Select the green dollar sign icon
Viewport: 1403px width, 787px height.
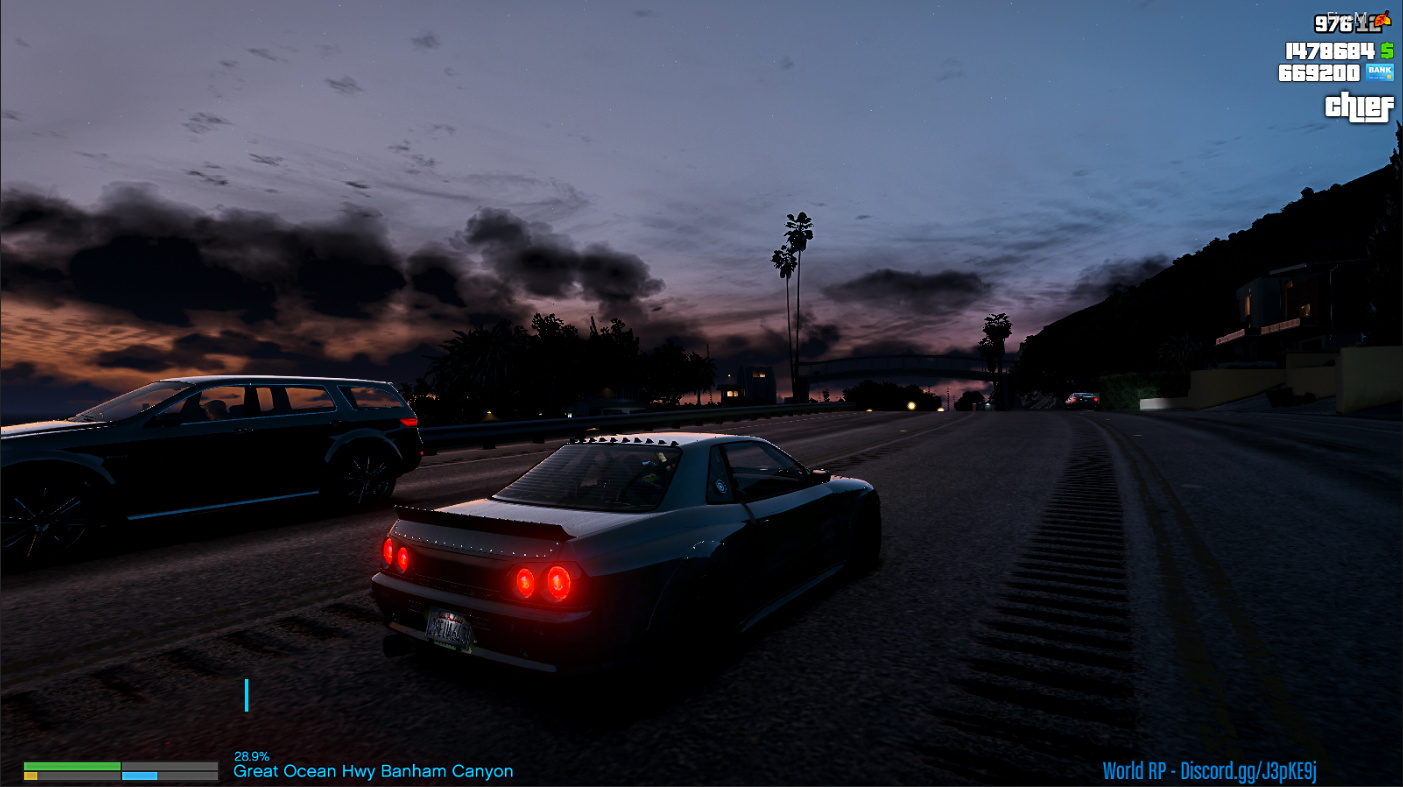(1385, 49)
